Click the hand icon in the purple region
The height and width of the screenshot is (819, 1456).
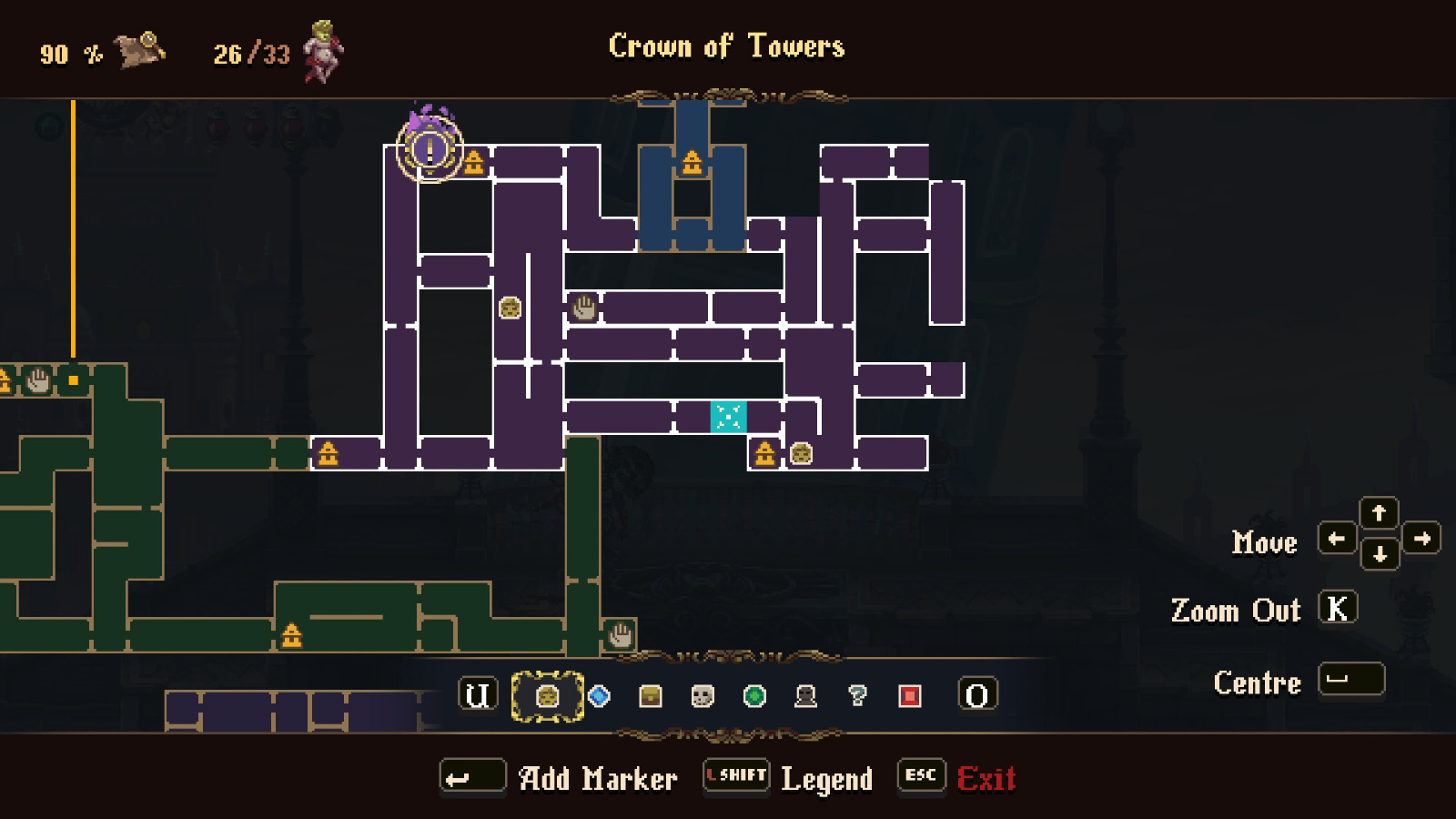(x=583, y=307)
